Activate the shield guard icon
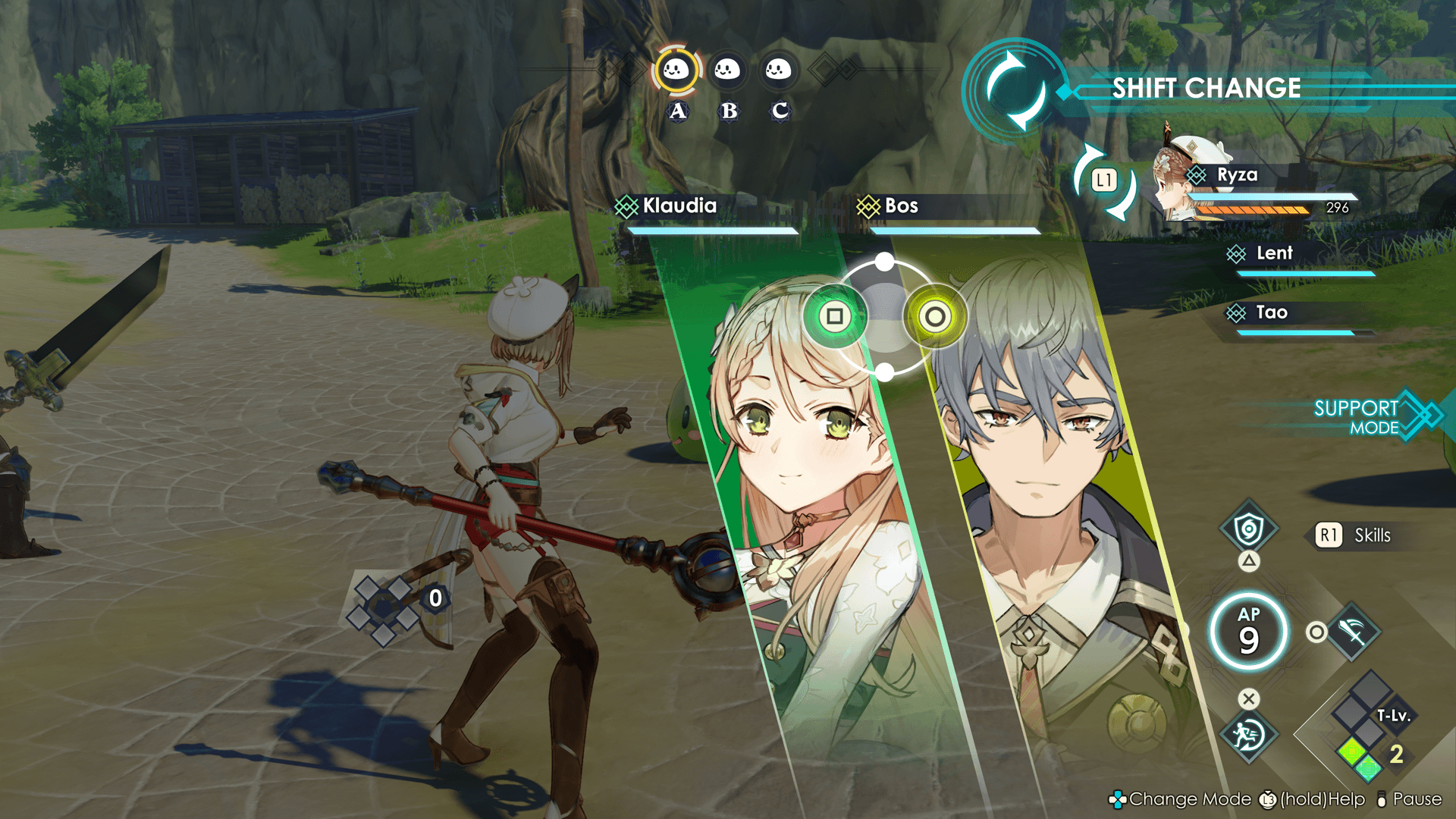 coord(1248,529)
